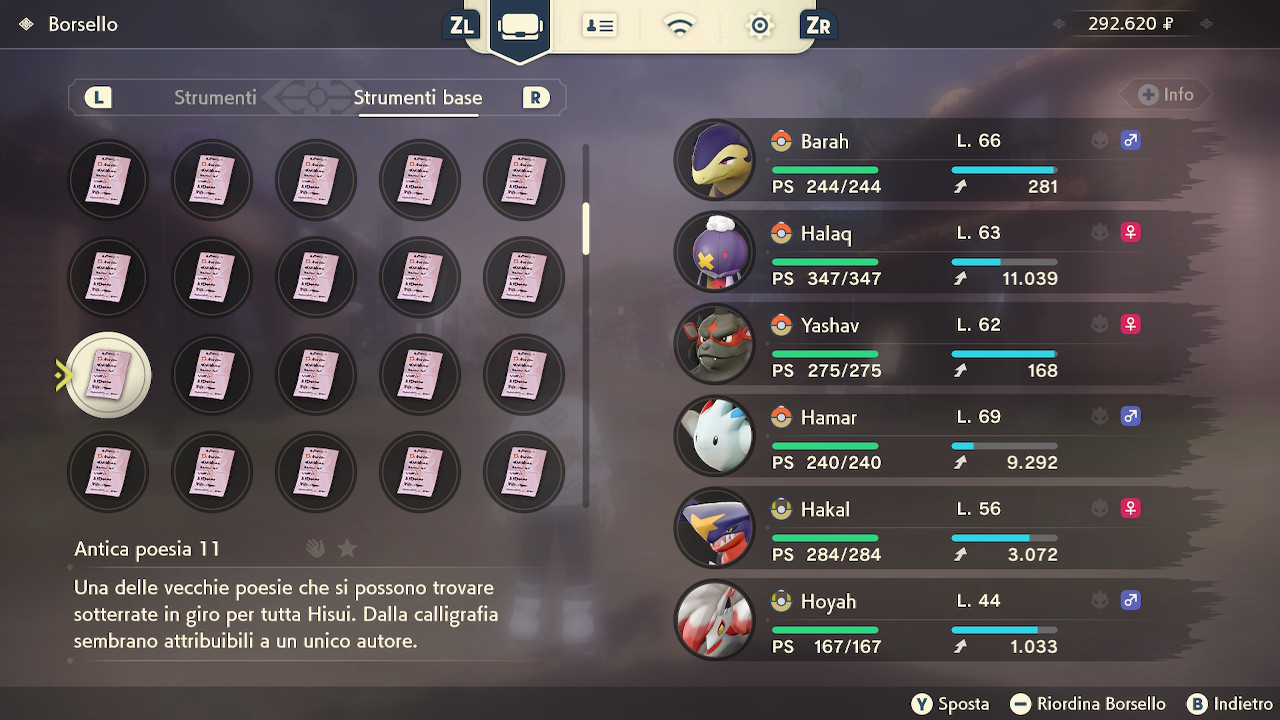Activate the Sposta move option
1280x720 pixels.
click(x=951, y=704)
